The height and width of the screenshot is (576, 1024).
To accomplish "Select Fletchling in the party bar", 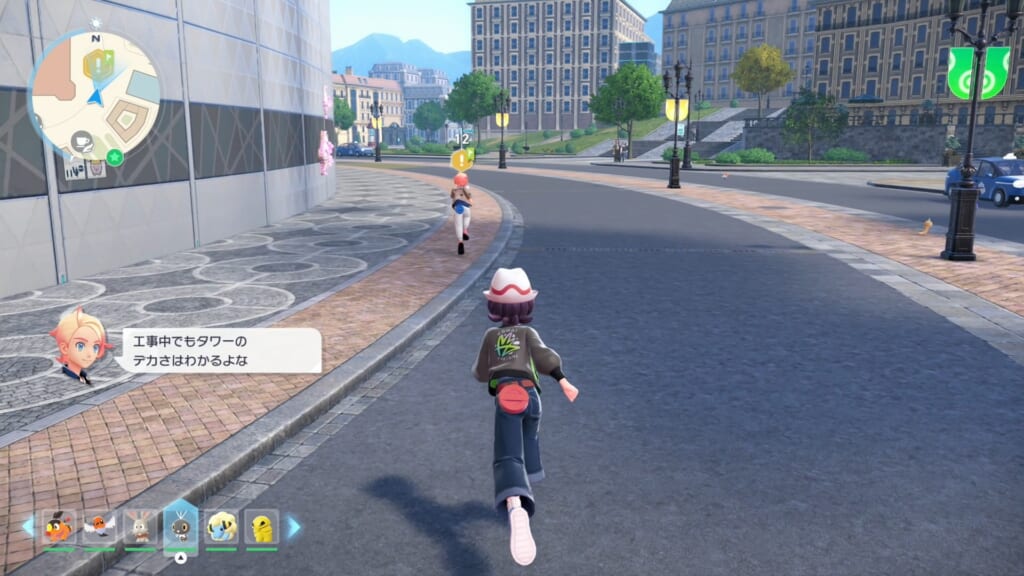I will [99, 527].
